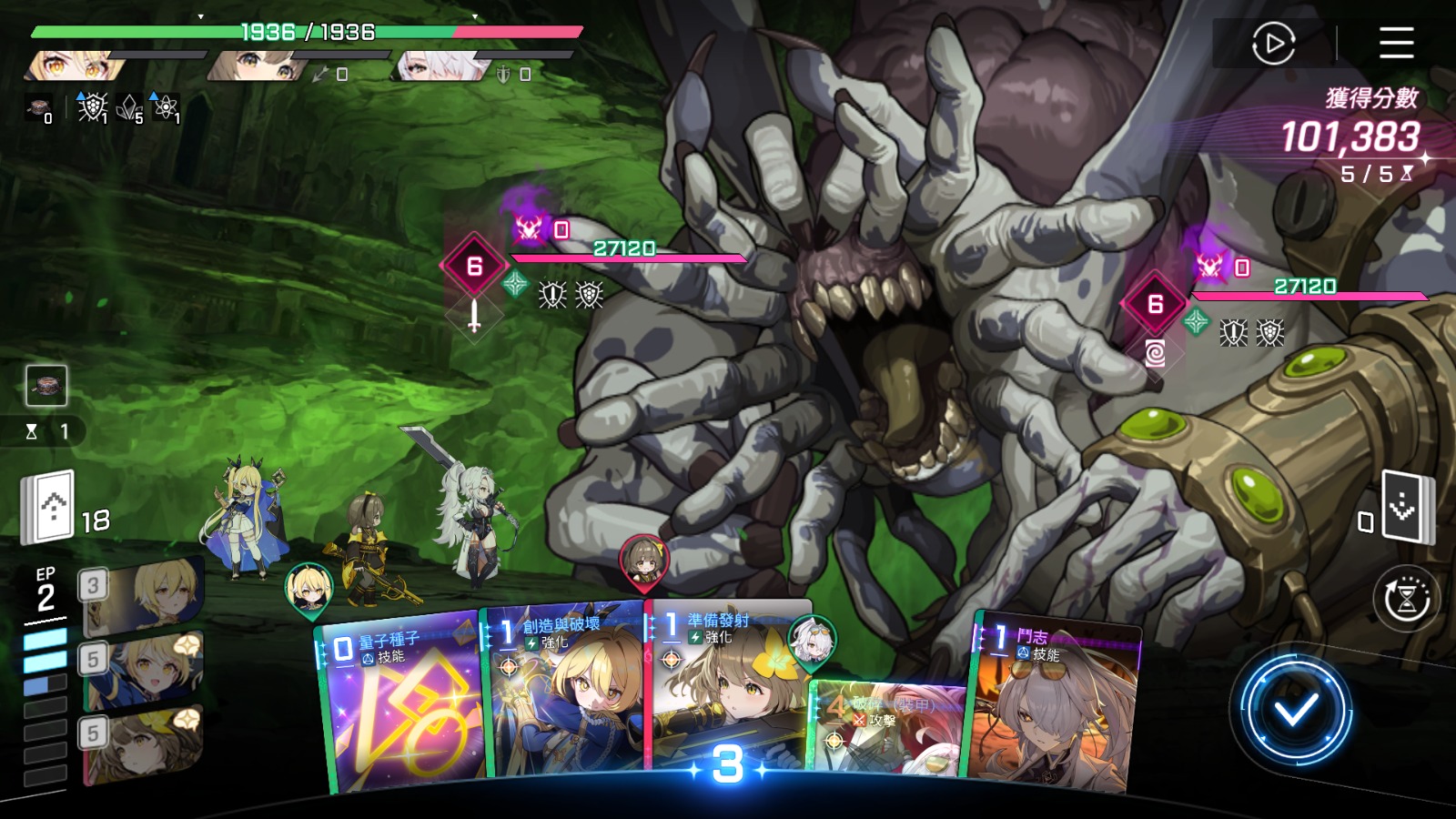Inspect the right enemy's spiral intent icon
This screenshot has width=1456, height=819.
tap(1155, 353)
